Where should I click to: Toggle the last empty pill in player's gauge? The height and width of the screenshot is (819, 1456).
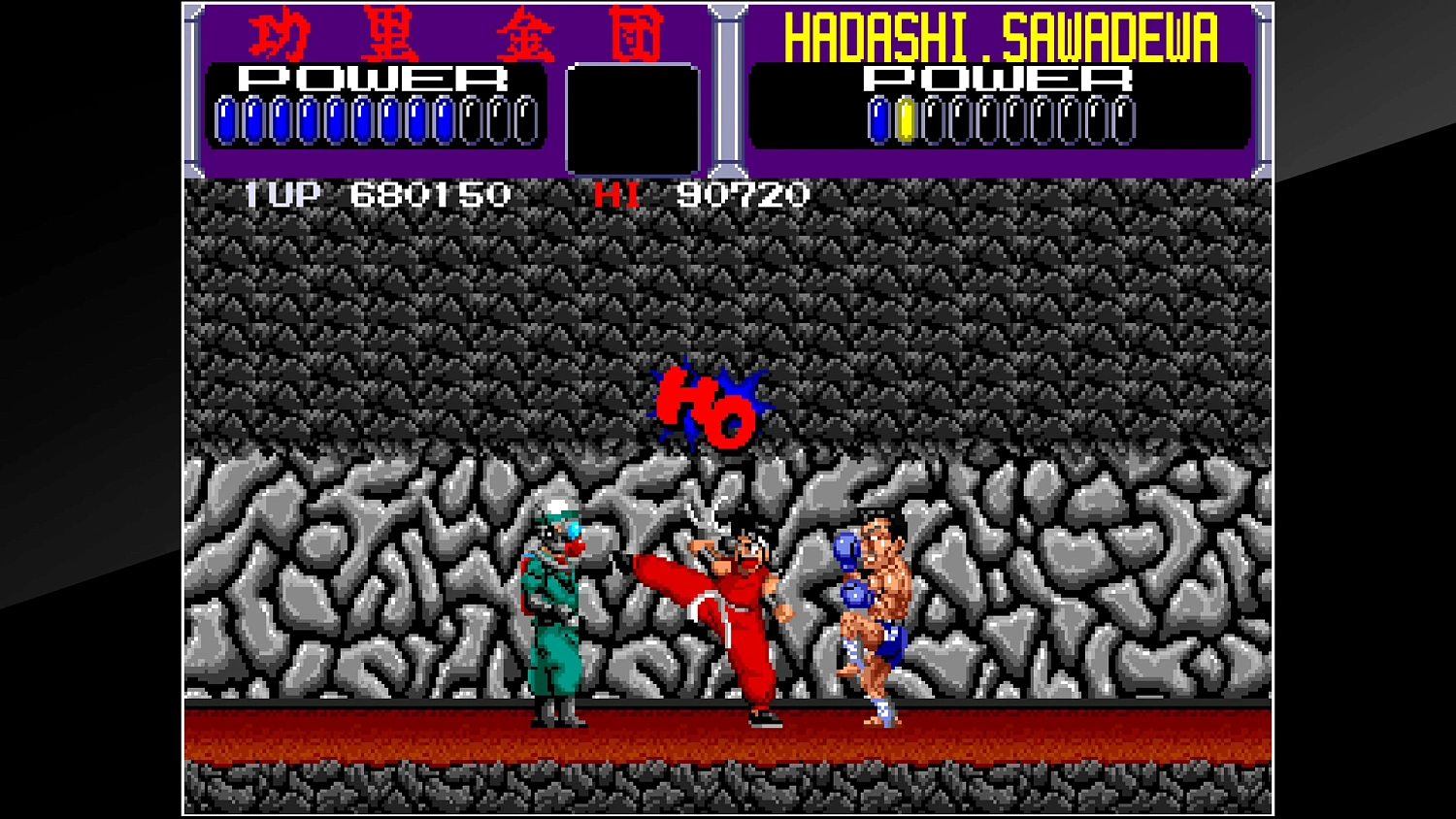pyautogui.click(x=527, y=118)
